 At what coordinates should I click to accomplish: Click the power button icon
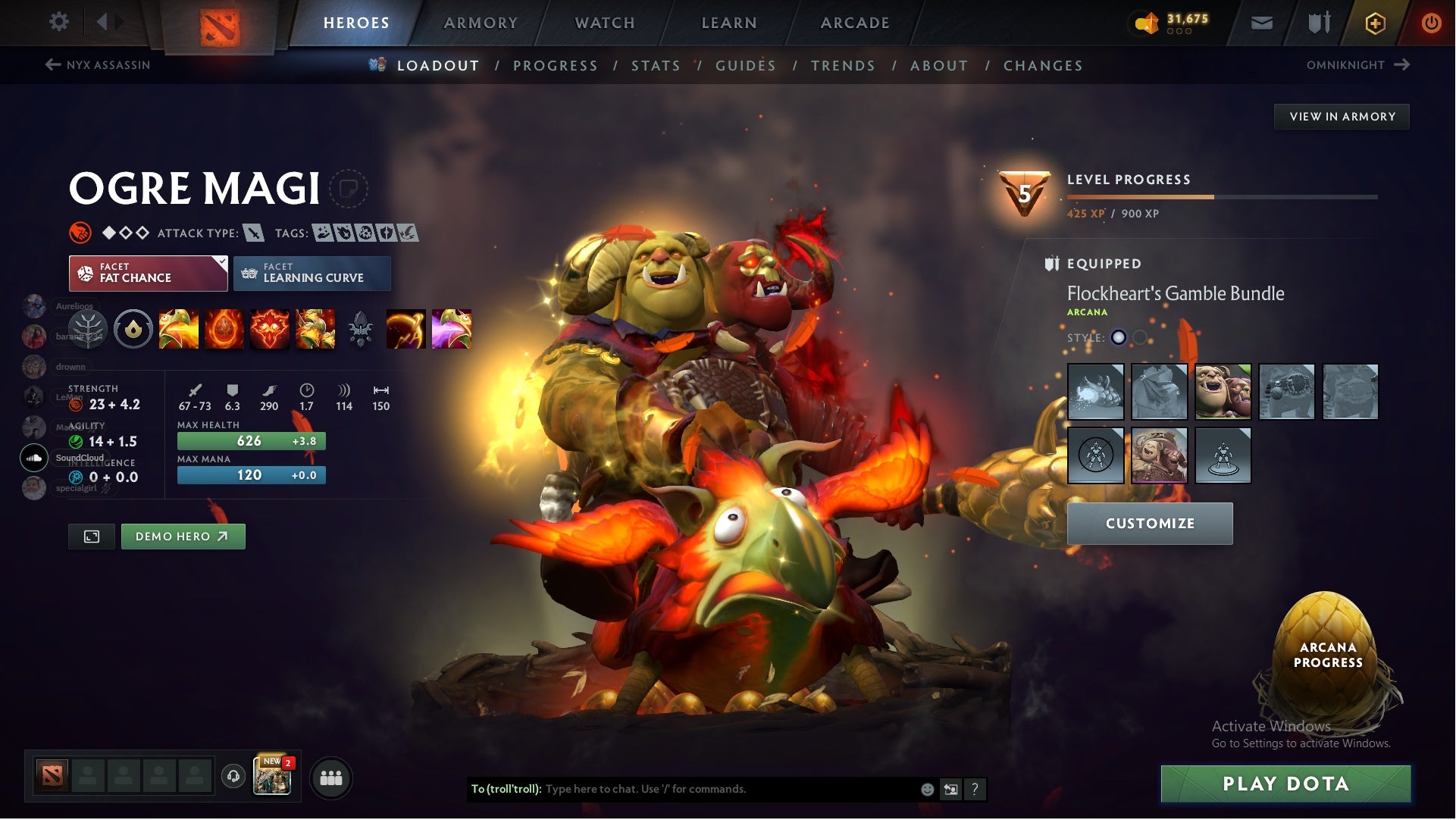1431,23
